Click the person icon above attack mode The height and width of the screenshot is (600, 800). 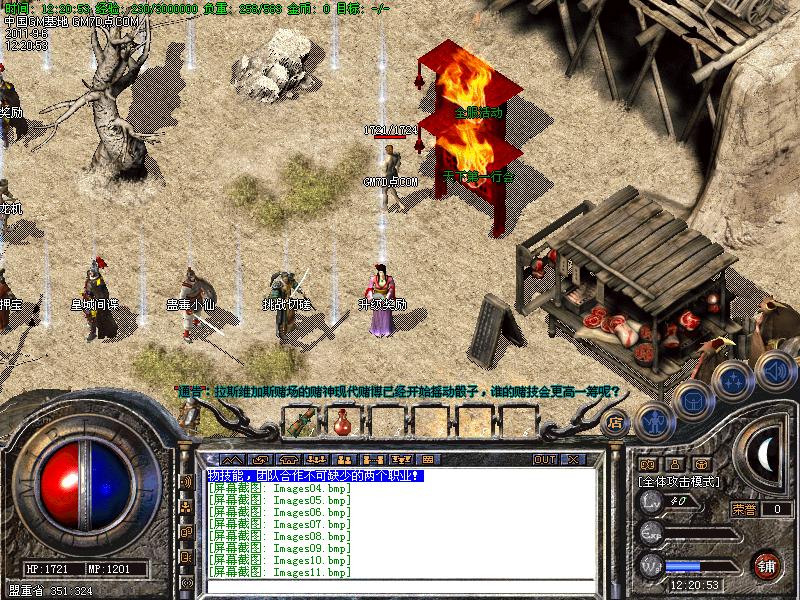tap(675, 464)
